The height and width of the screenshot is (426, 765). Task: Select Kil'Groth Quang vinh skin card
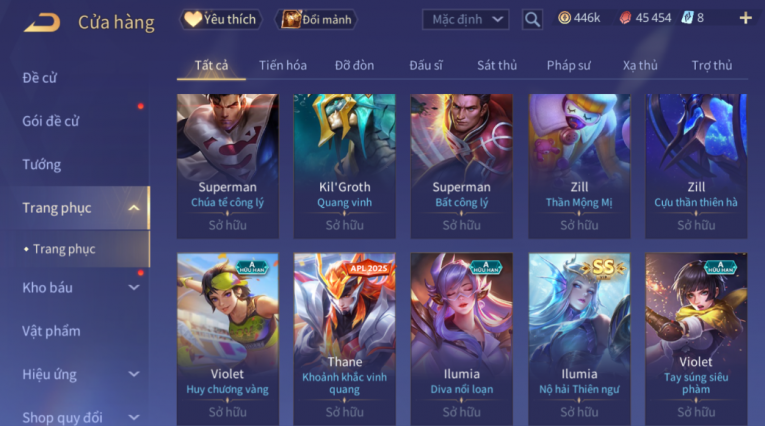pos(345,165)
